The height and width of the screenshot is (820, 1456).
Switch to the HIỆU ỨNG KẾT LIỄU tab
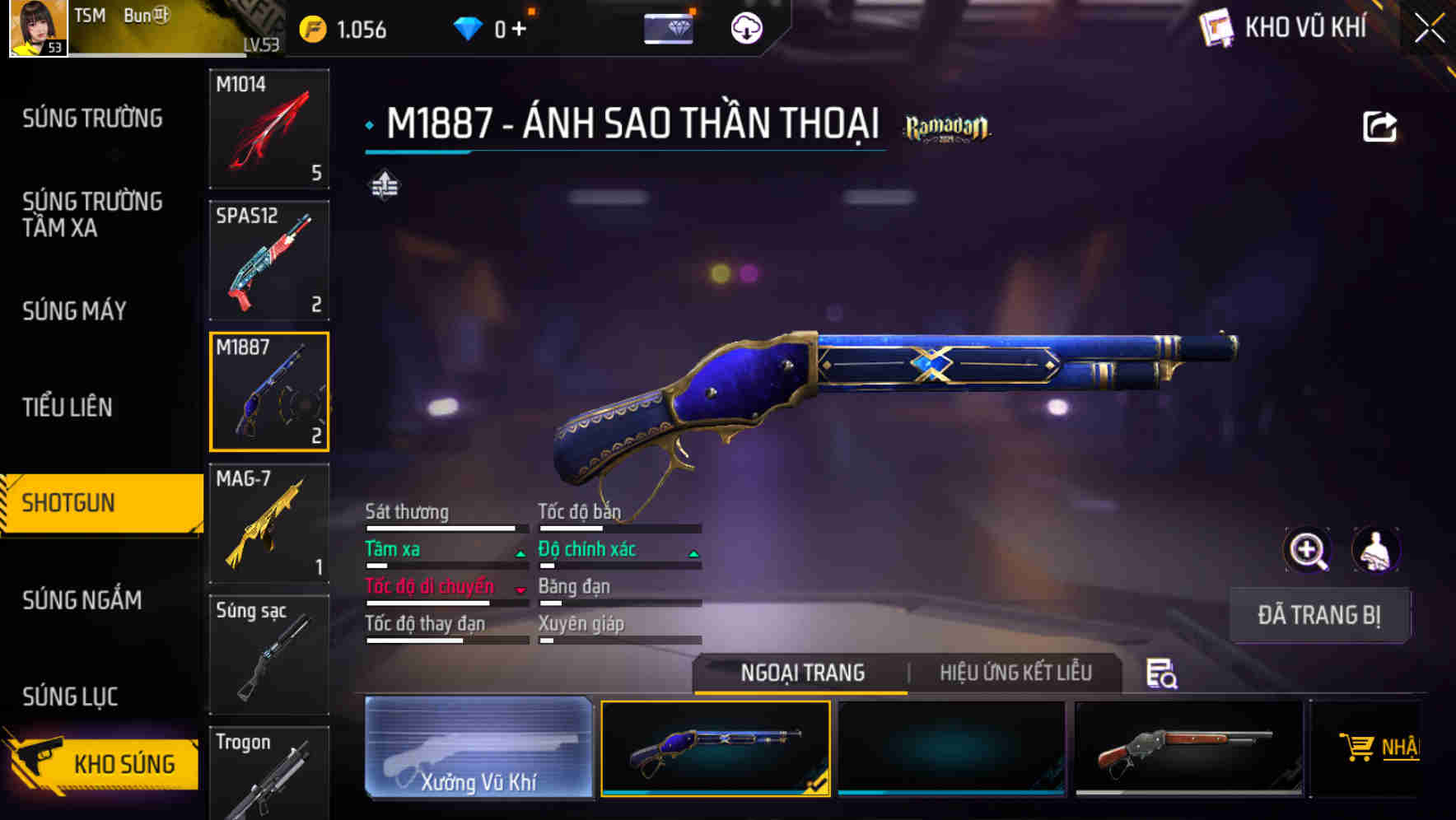click(x=1015, y=673)
